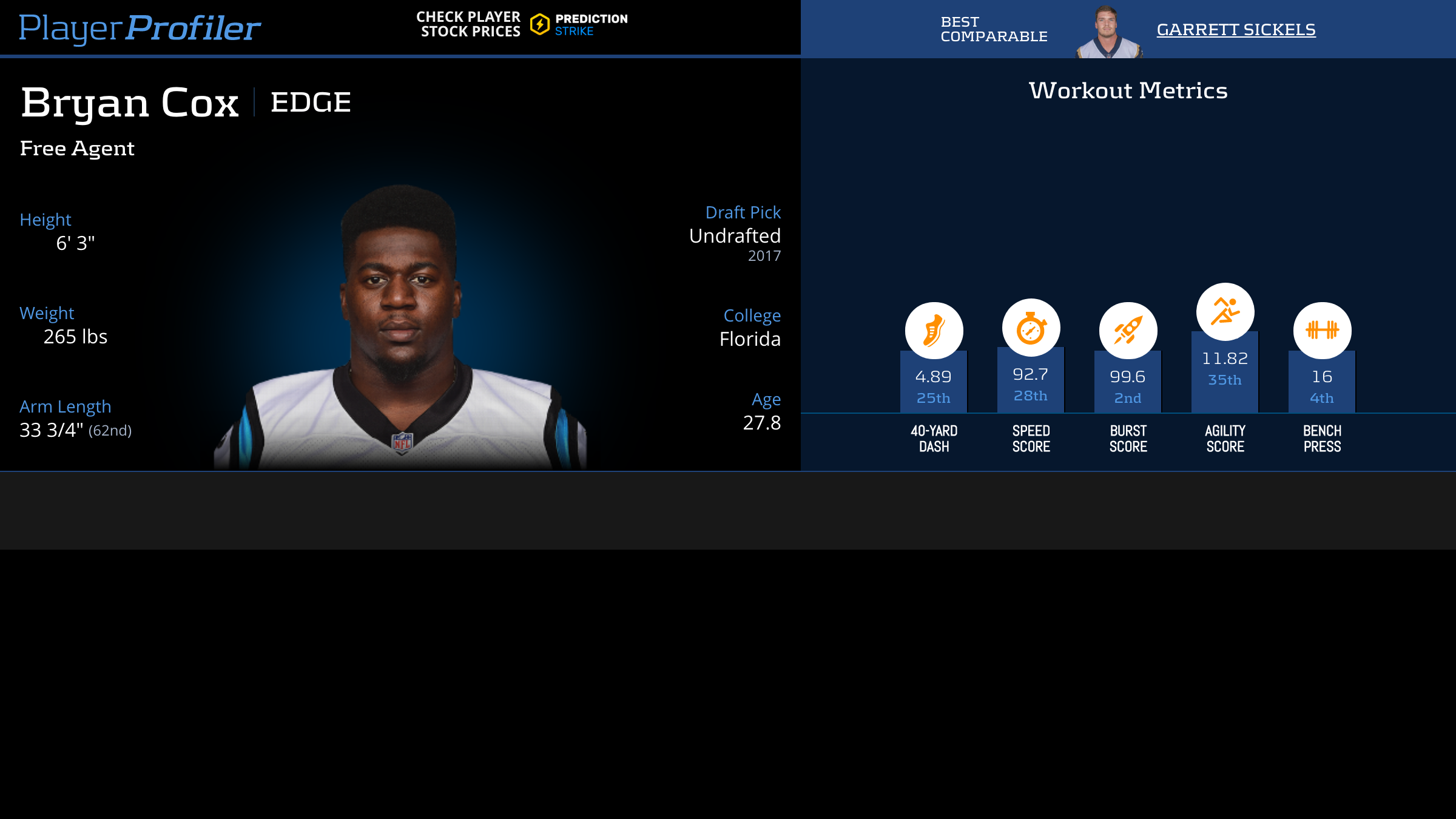This screenshot has width=1456, height=819.
Task: Click the Burst Score rocket icon
Action: (1128, 331)
